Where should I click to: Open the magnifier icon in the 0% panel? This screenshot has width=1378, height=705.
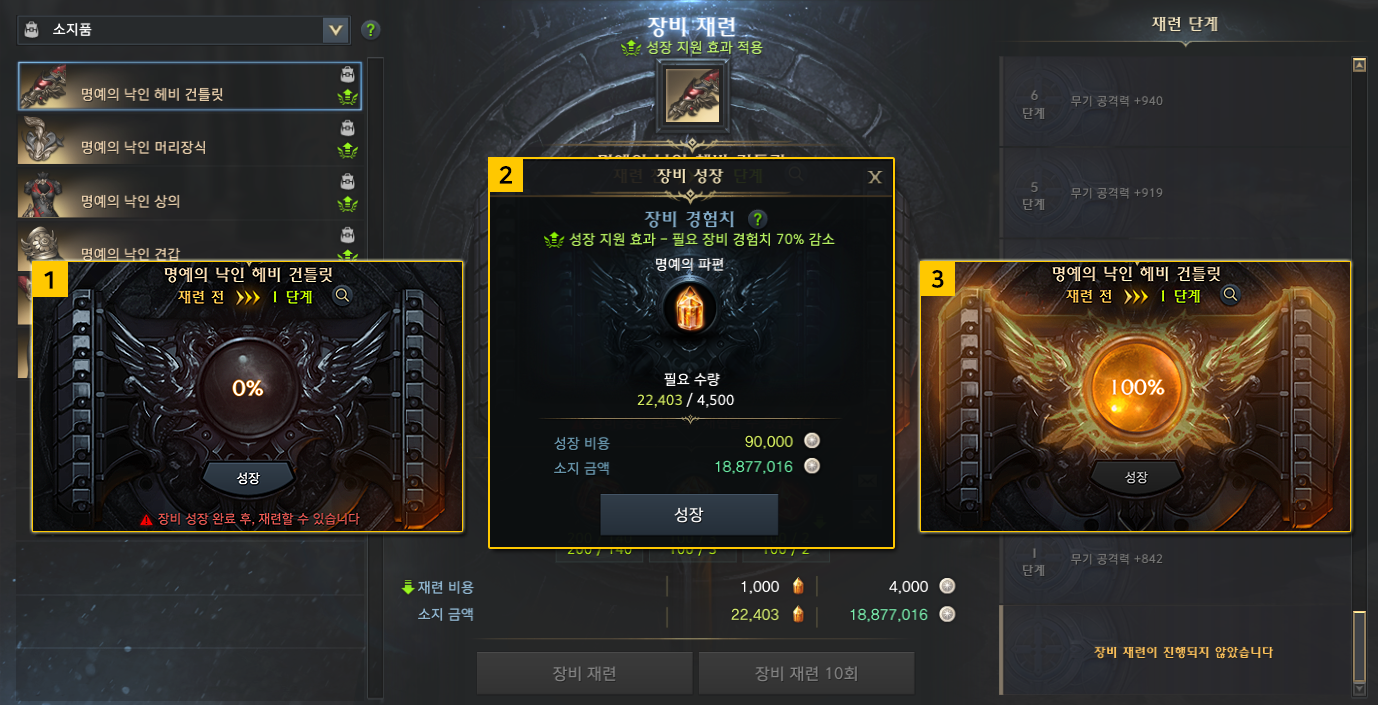[343, 295]
